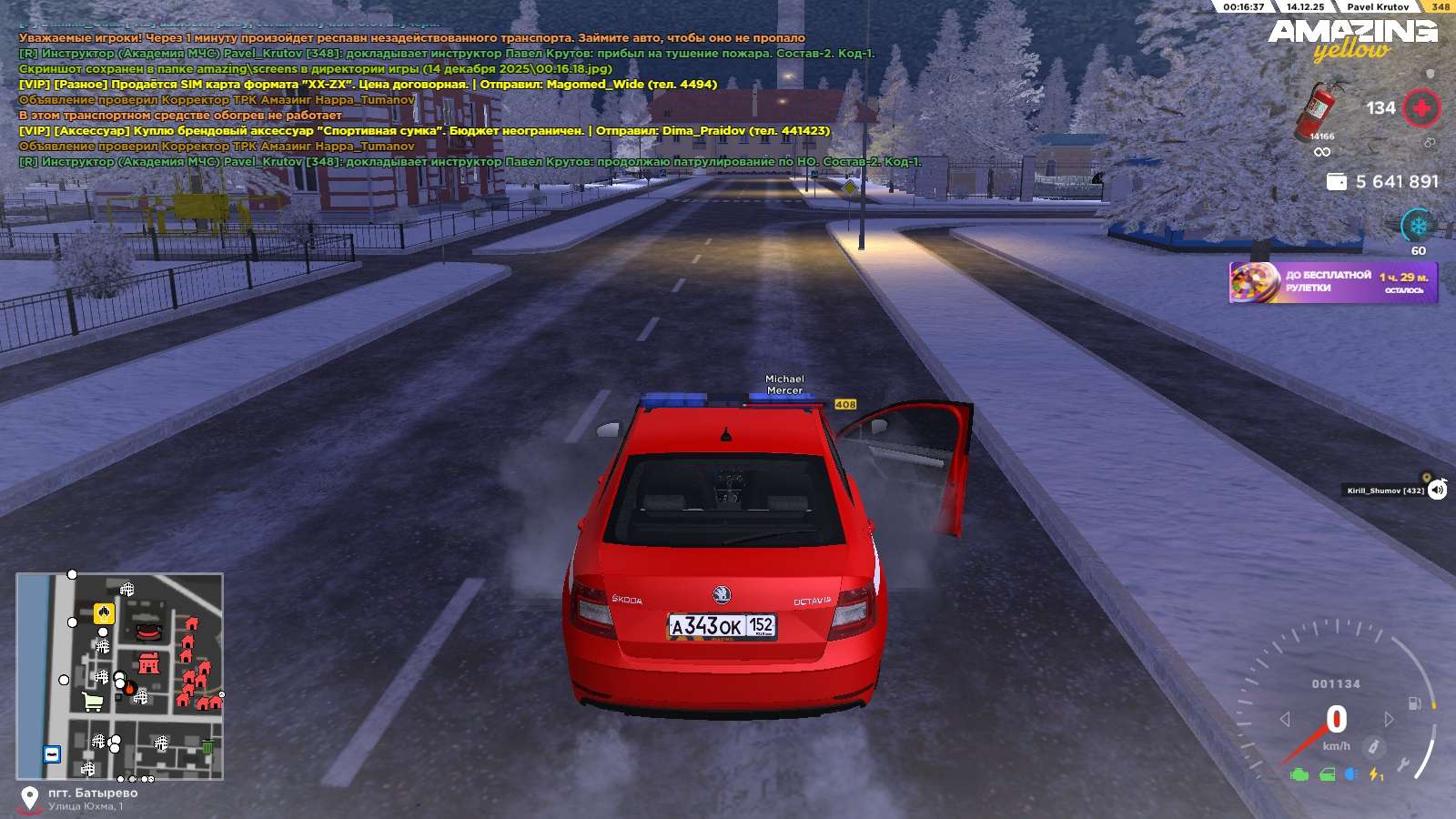Image resolution: width=1456 pixels, height=819 pixels.
Task: Click the seatbelt icon on speedometer
Action: 1373,747
